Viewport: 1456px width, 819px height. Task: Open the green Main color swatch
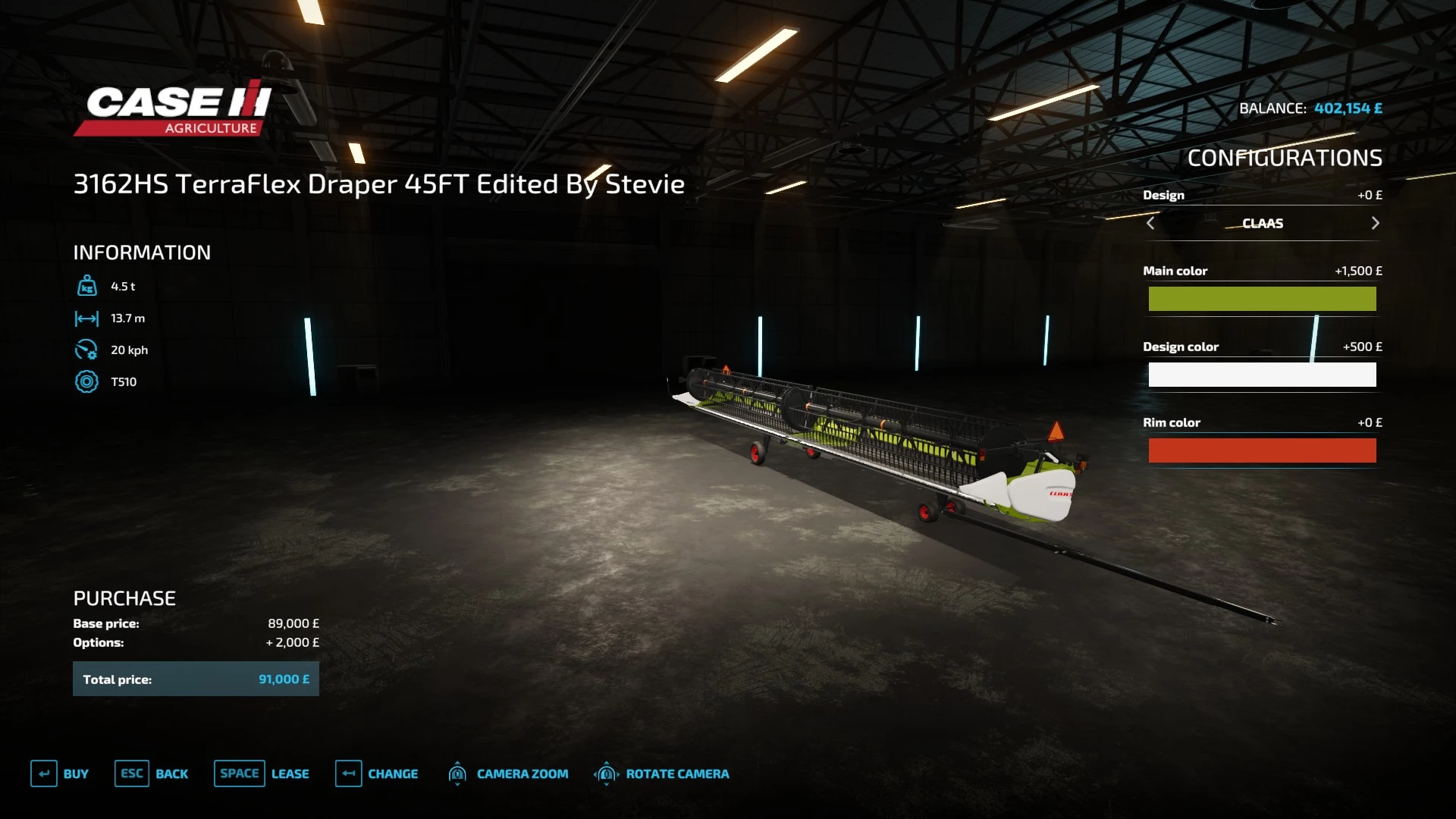pos(1262,299)
